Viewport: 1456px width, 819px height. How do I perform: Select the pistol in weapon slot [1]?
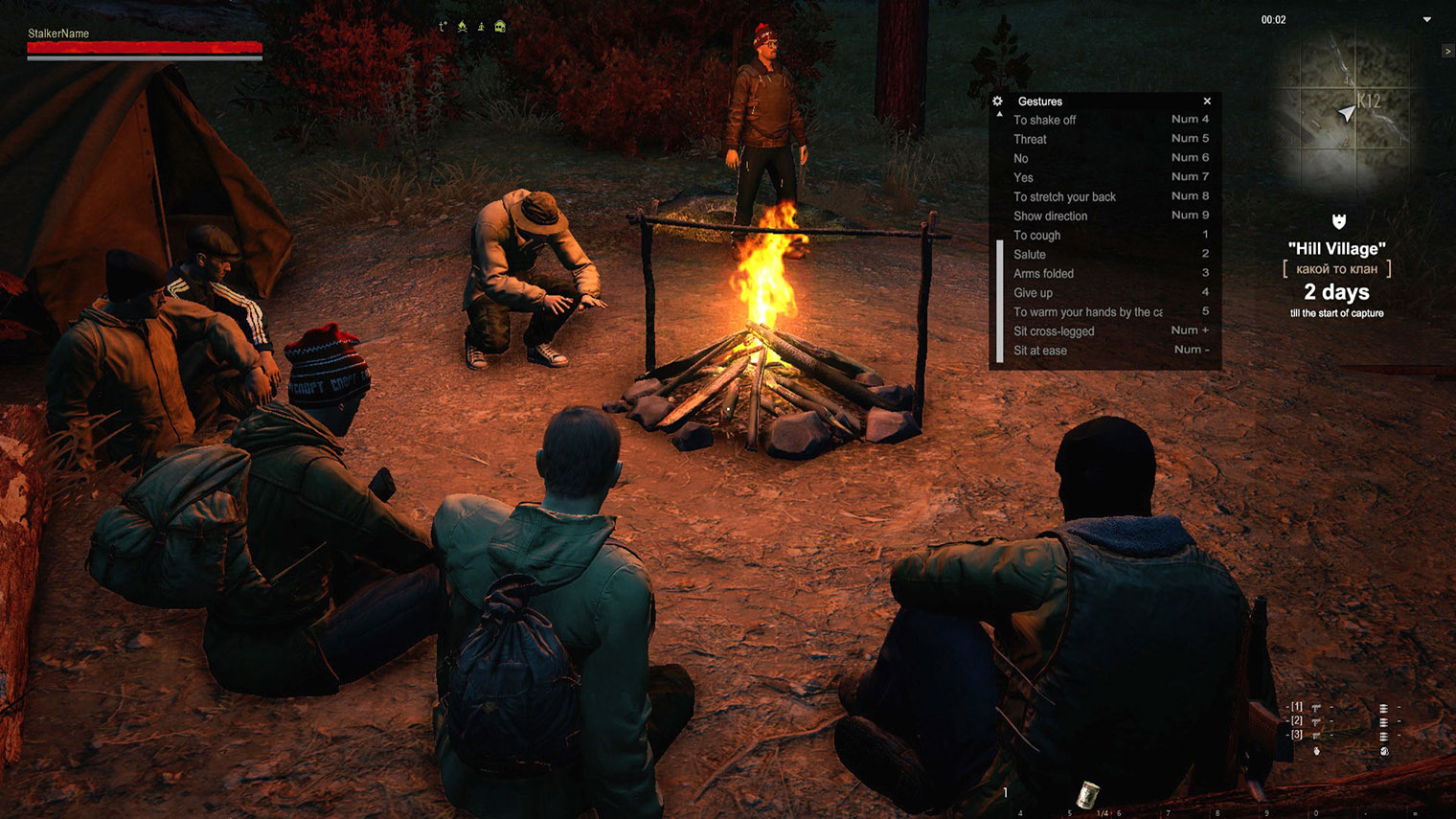pyautogui.click(x=1315, y=709)
